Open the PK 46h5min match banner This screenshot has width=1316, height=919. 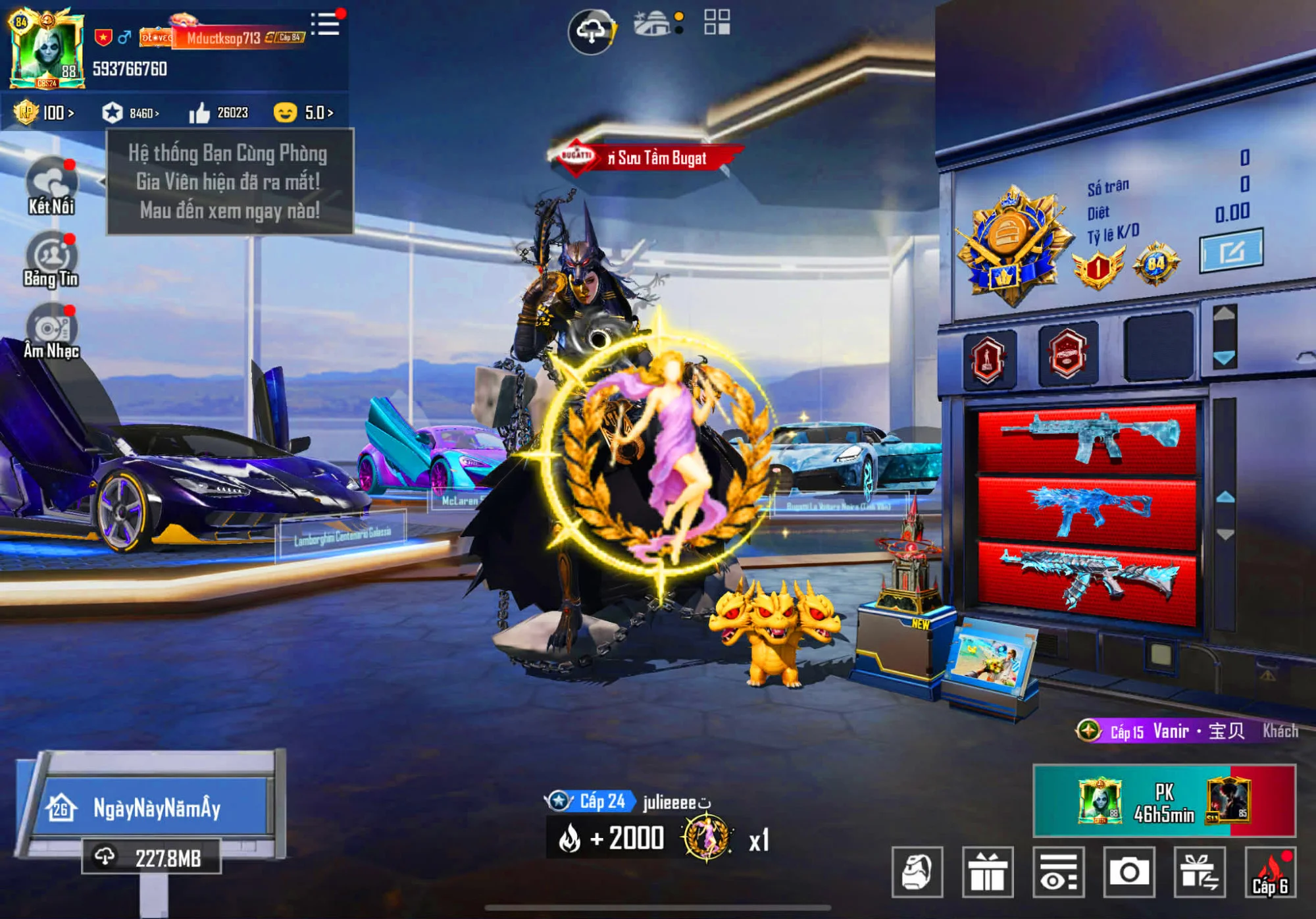[x=1163, y=801]
